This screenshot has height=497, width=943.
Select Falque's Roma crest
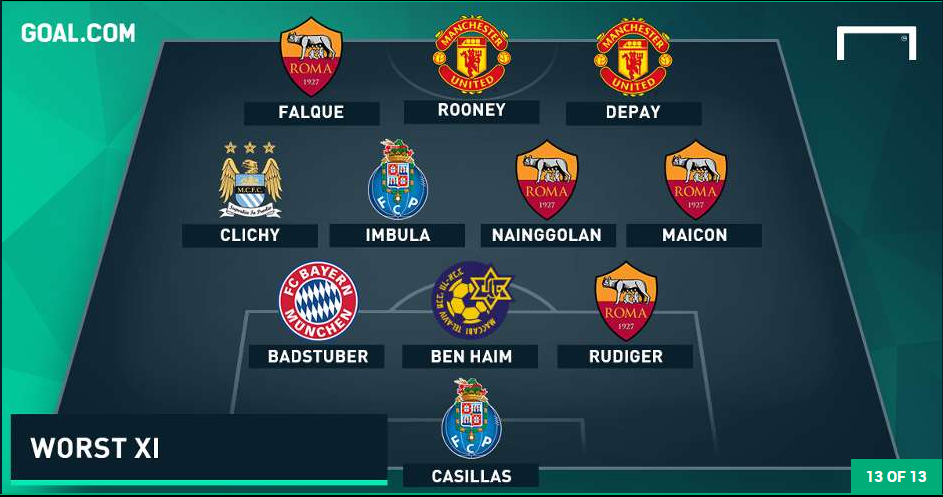click(311, 56)
